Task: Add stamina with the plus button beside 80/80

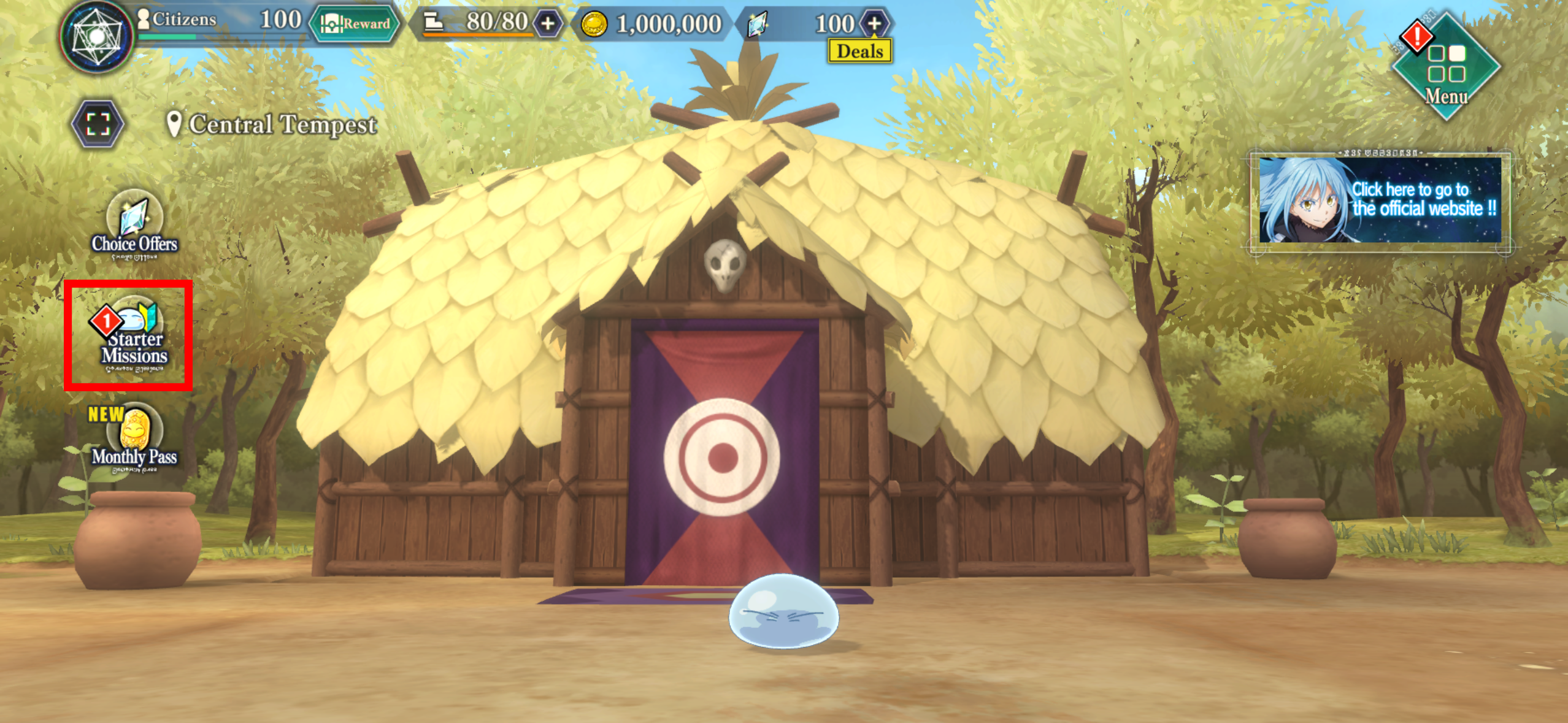Action: 547,24
